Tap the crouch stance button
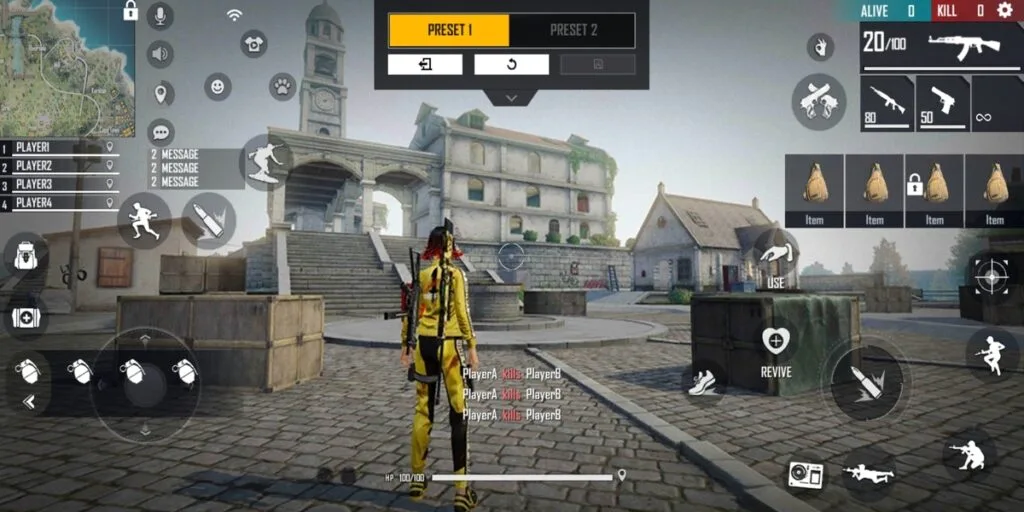1024x512 pixels. (968, 454)
